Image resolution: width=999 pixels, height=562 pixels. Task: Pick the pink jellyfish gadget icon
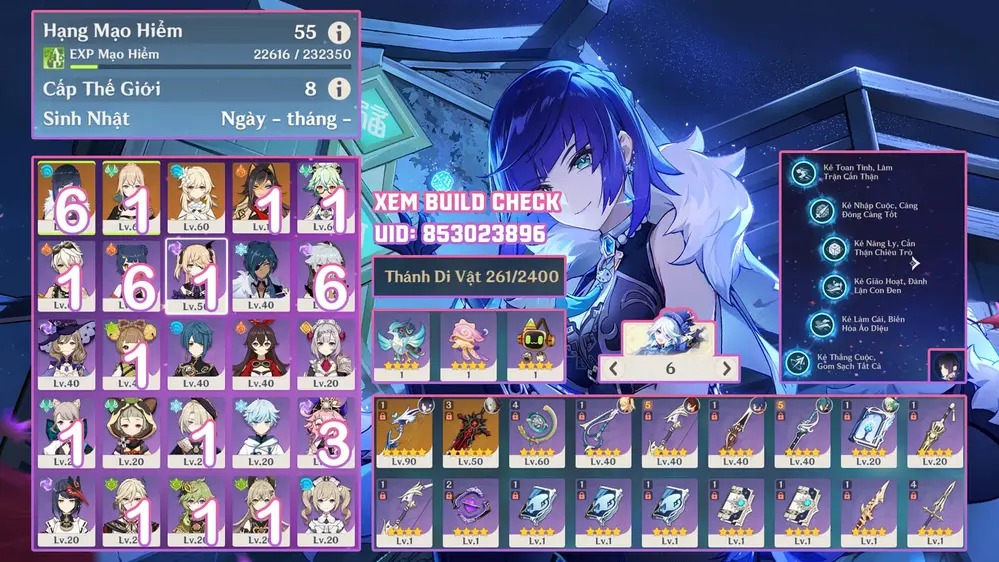click(x=469, y=343)
